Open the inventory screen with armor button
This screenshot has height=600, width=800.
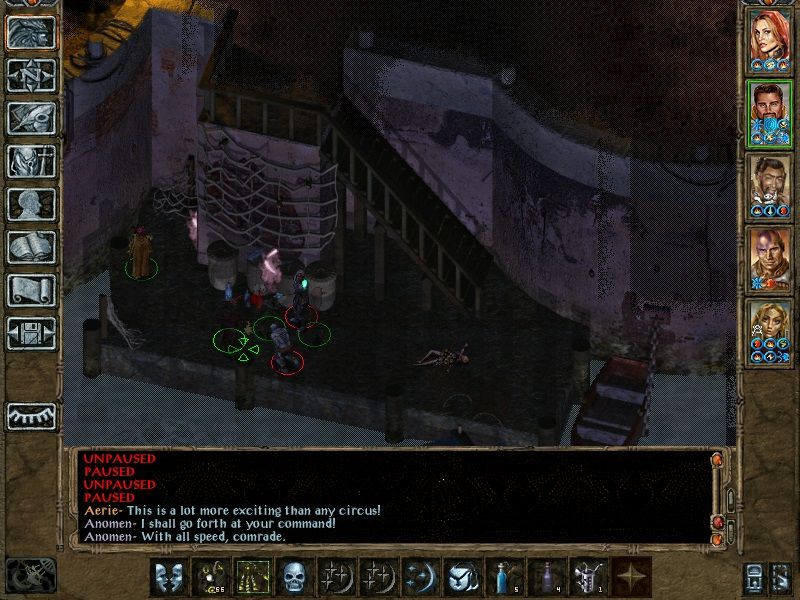[x=31, y=161]
